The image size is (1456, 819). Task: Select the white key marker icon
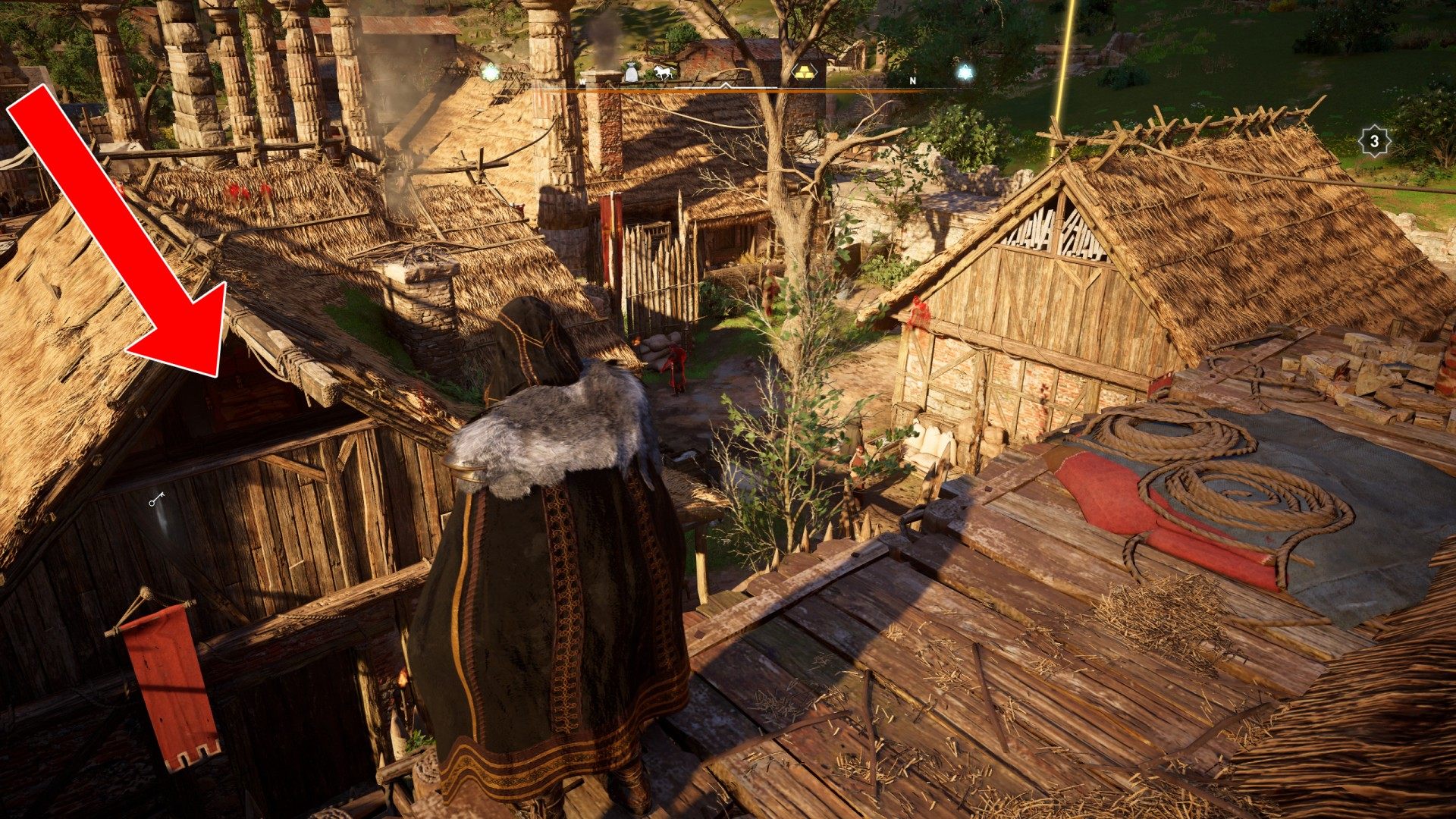click(x=158, y=498)
